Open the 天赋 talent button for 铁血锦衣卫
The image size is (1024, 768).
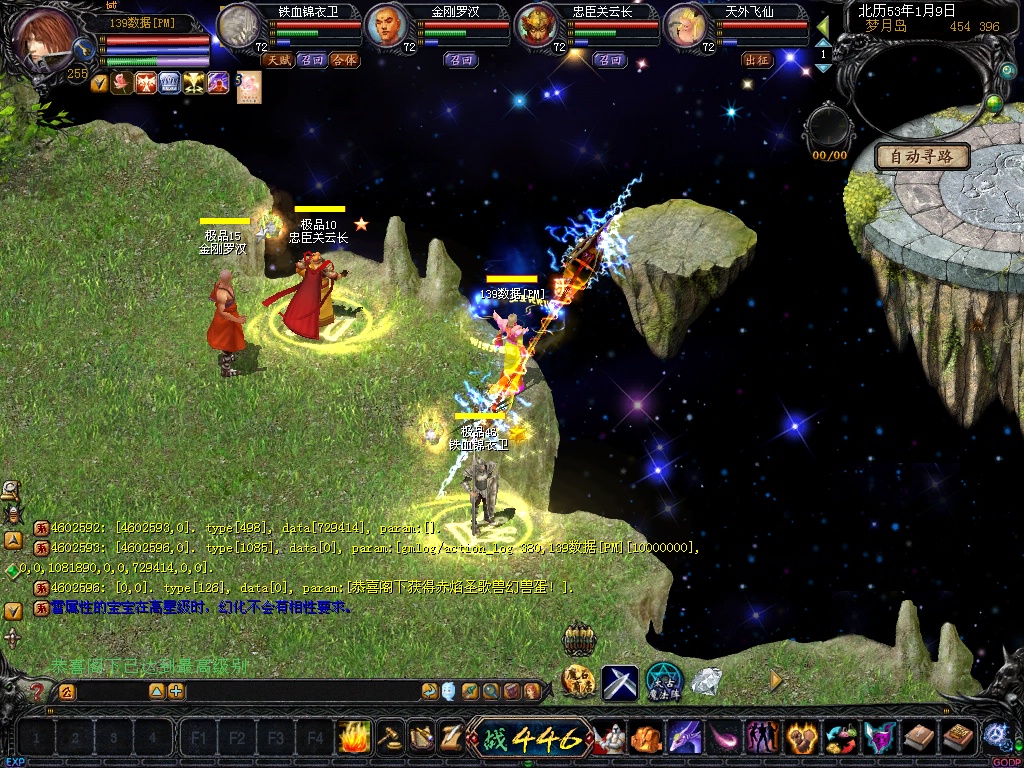tap(277, 60)
